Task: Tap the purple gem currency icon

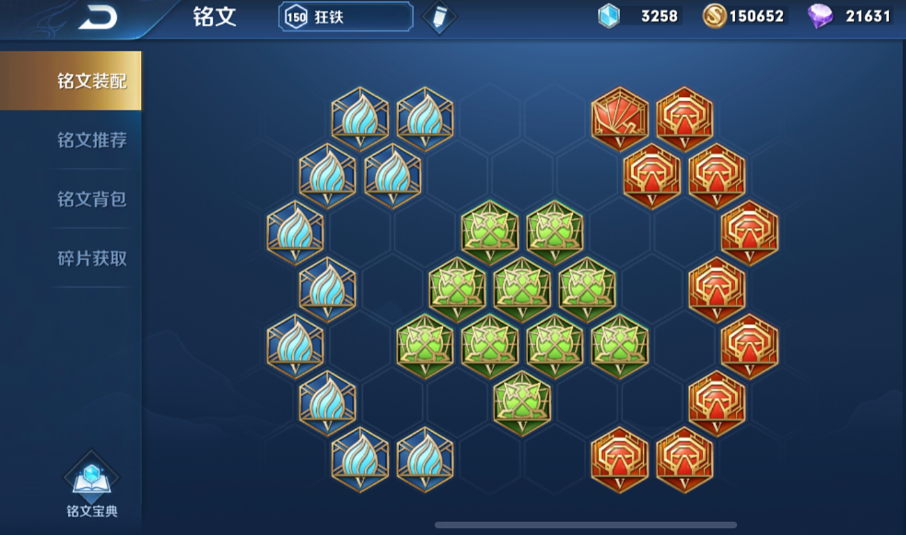Action: (820, 16)
